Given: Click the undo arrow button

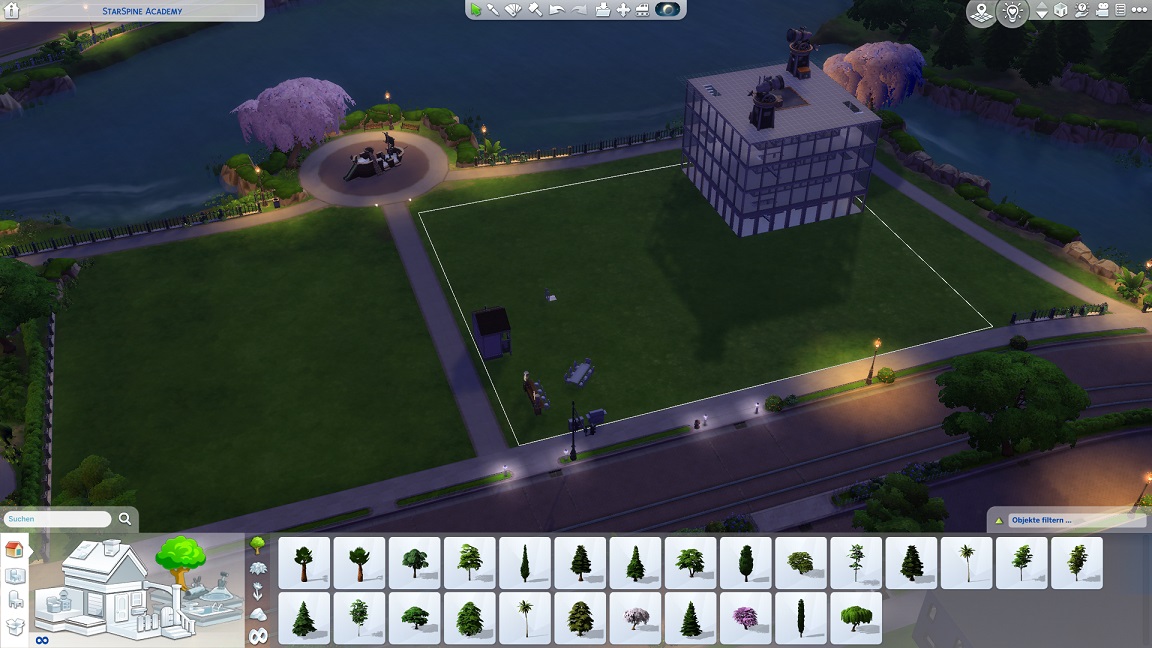Looking at the screenshot, I should coord(557,10).
